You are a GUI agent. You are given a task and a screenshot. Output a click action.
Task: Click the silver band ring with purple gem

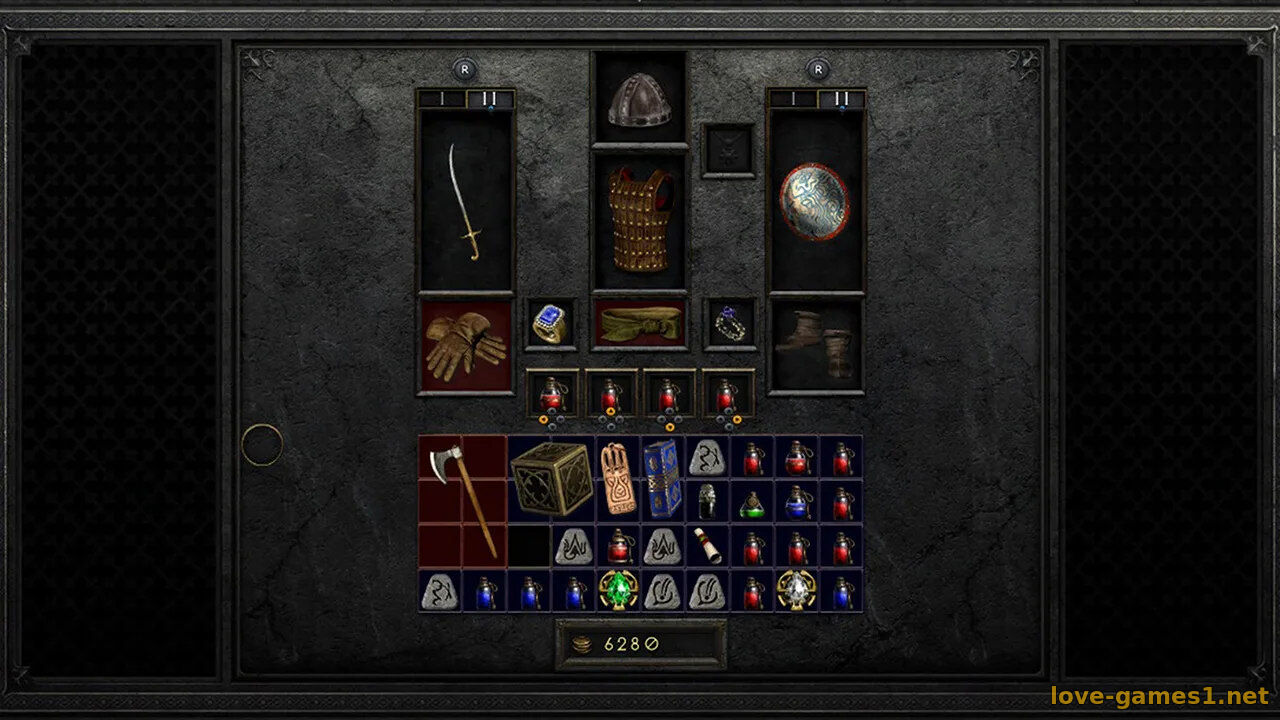729,324
